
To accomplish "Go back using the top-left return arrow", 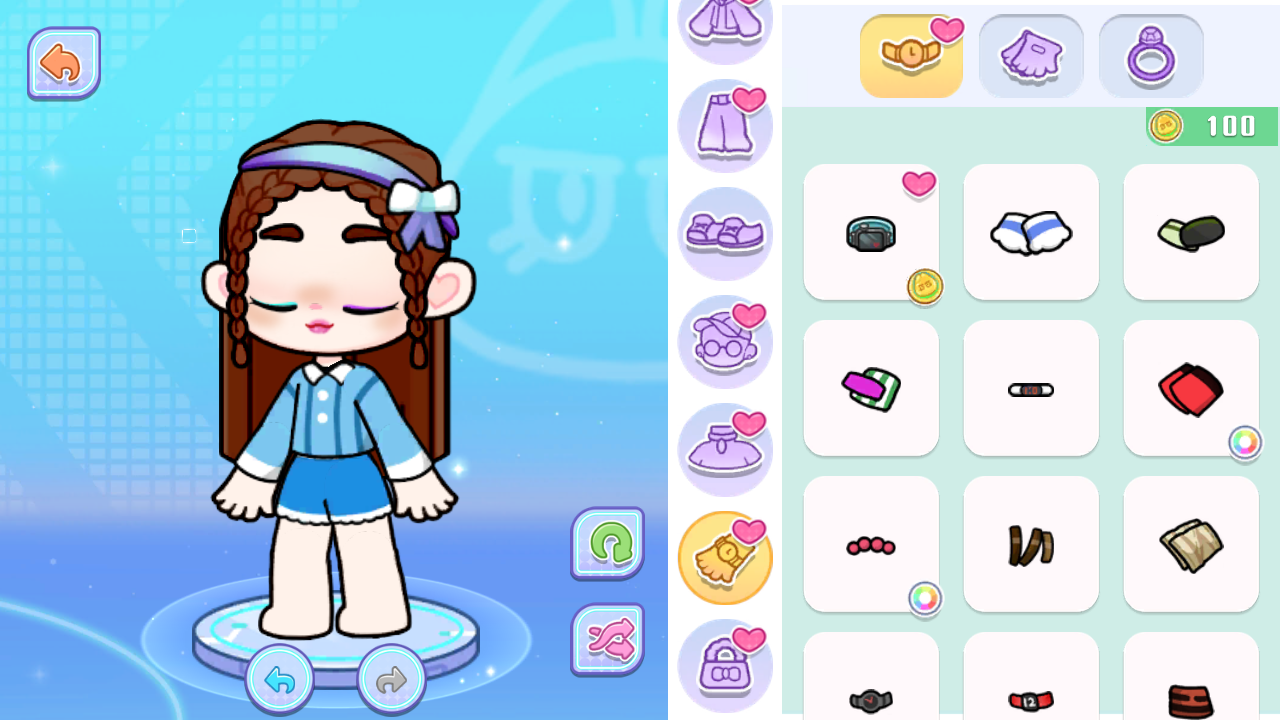I will click(x=64, y=62).
